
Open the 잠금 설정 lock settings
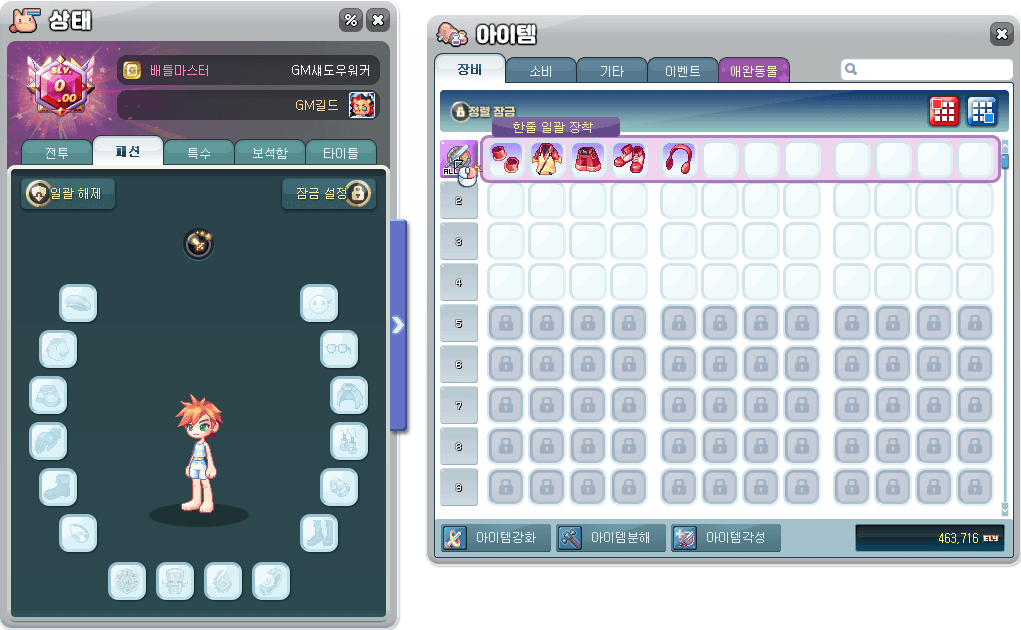click(328, 193)
